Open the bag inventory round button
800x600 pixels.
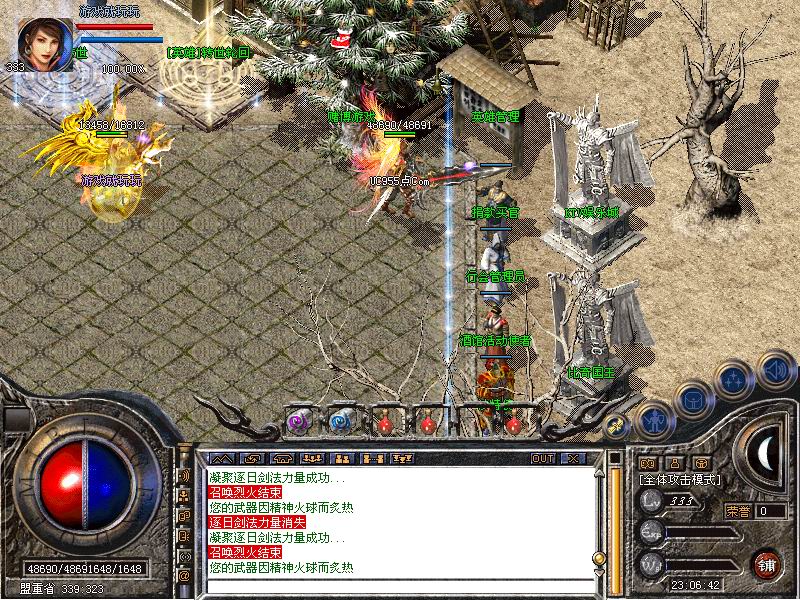[693, 398]
